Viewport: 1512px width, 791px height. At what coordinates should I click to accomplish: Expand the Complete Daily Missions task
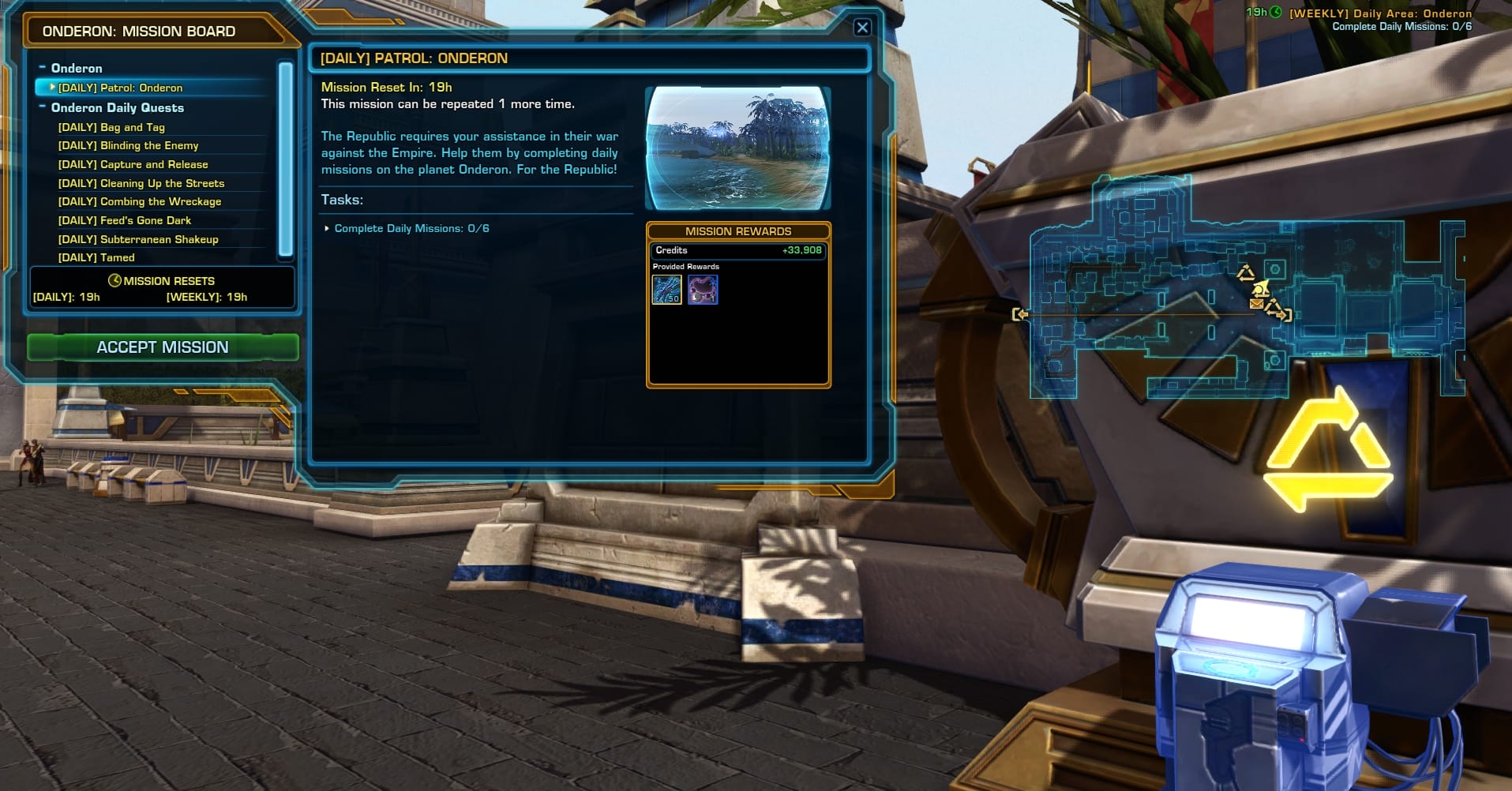[x=328, y=228]
